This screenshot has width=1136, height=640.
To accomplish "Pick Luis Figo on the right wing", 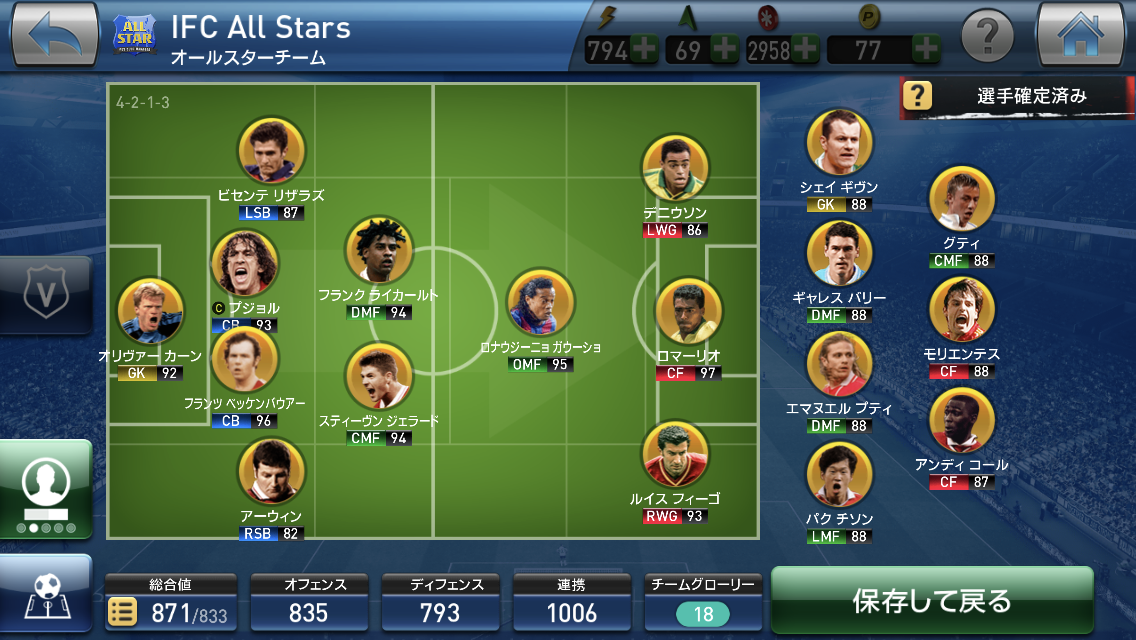I will click(675, 455).
